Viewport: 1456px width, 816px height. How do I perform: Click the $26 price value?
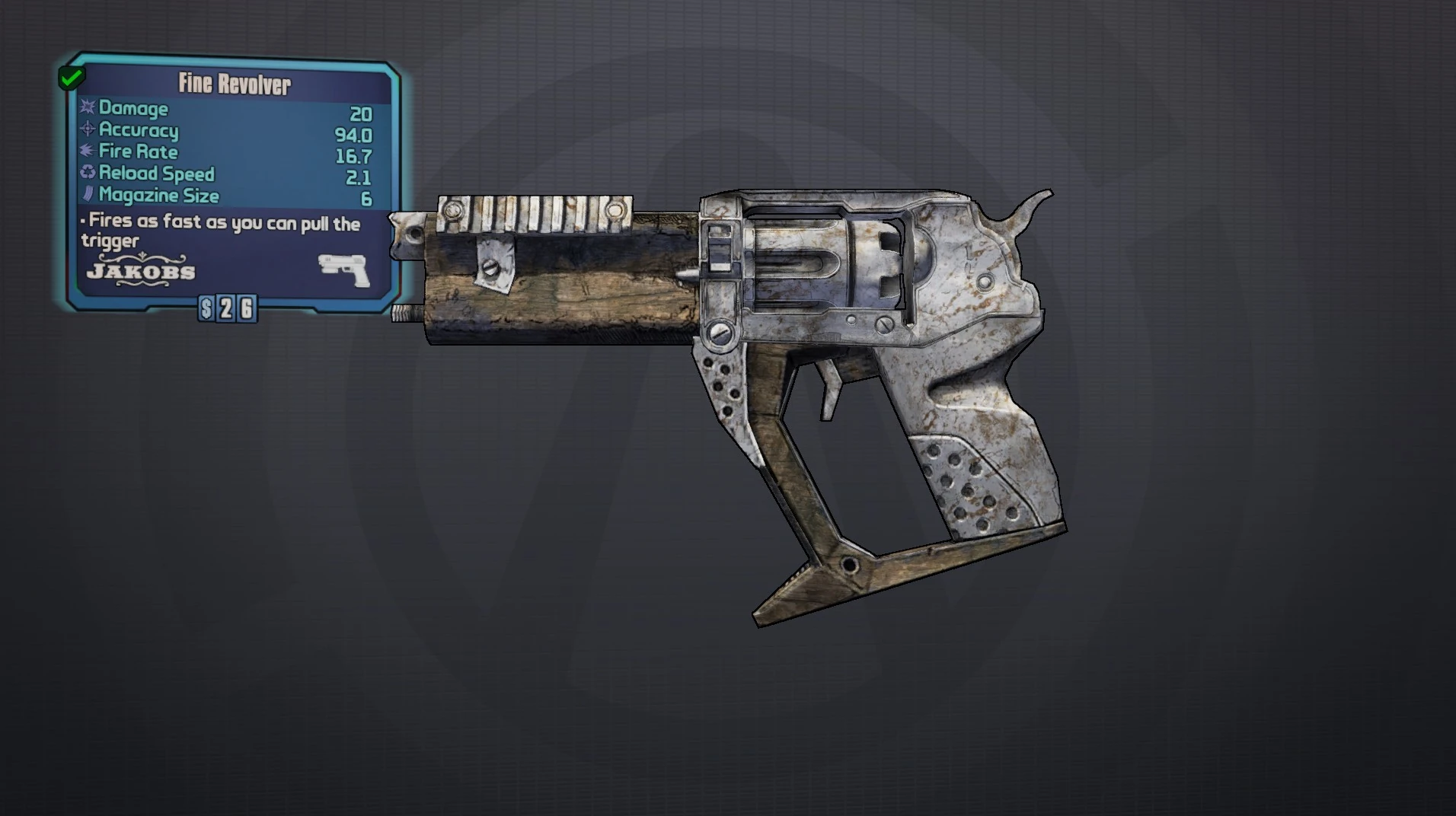tap(227, 308)
